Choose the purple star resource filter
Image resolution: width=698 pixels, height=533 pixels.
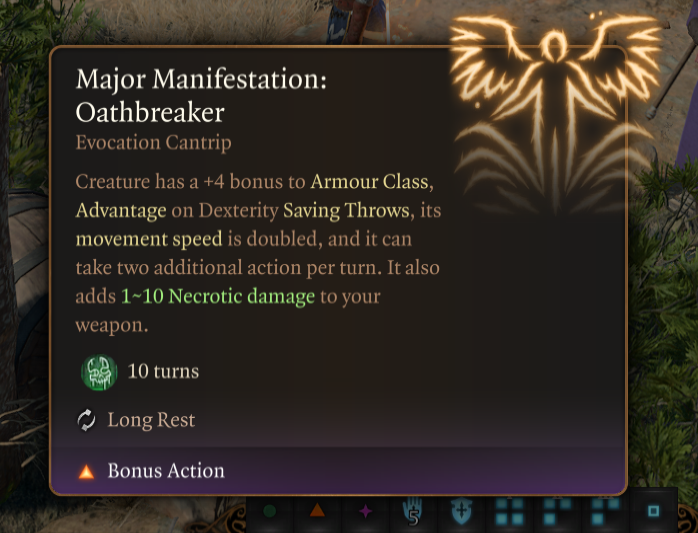click(365, 511)
